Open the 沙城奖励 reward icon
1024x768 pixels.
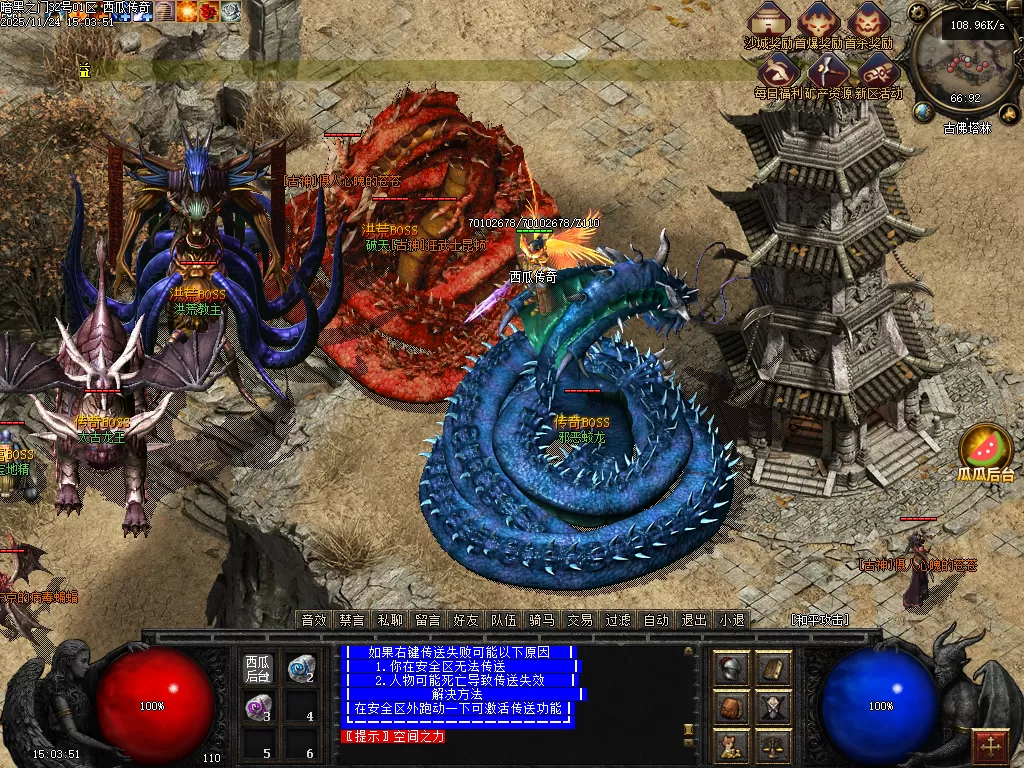tap(770, 22)
